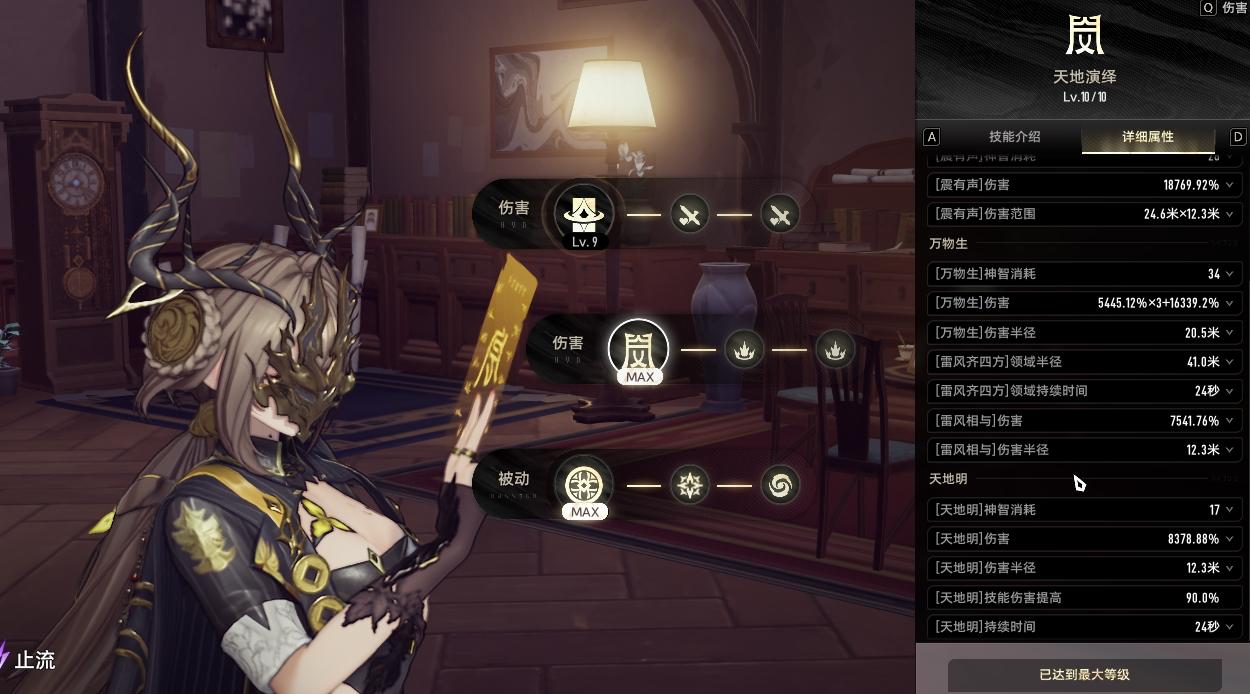1250x694 pixels.
Task: Expand the [震有声]伤害范围 attribute row
Action: point(1084,214)
